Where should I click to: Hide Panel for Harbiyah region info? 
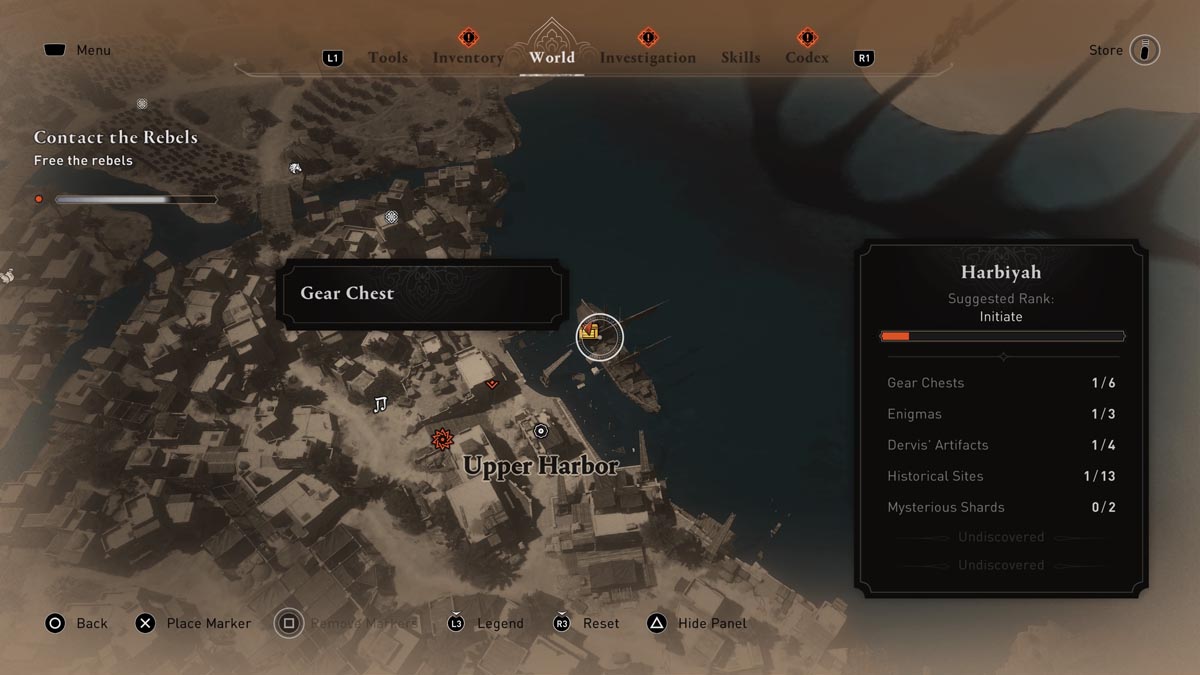(698, 623)
